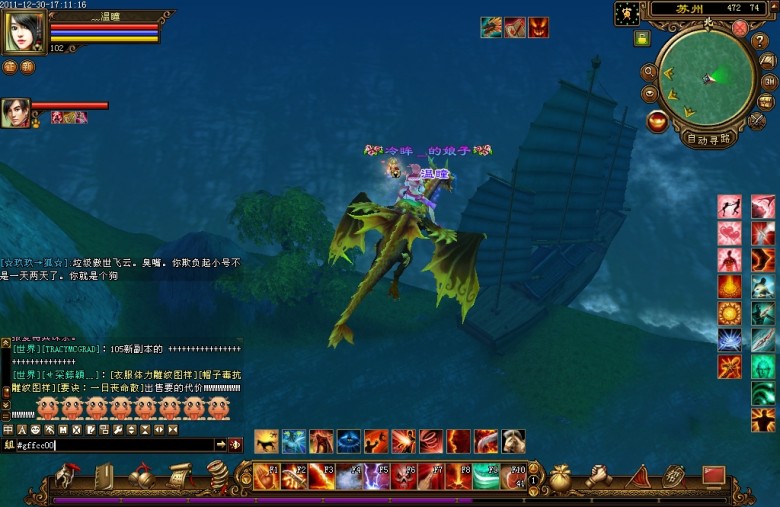Select your player portrait
780x507 pixels.
(x=24, y=33)
